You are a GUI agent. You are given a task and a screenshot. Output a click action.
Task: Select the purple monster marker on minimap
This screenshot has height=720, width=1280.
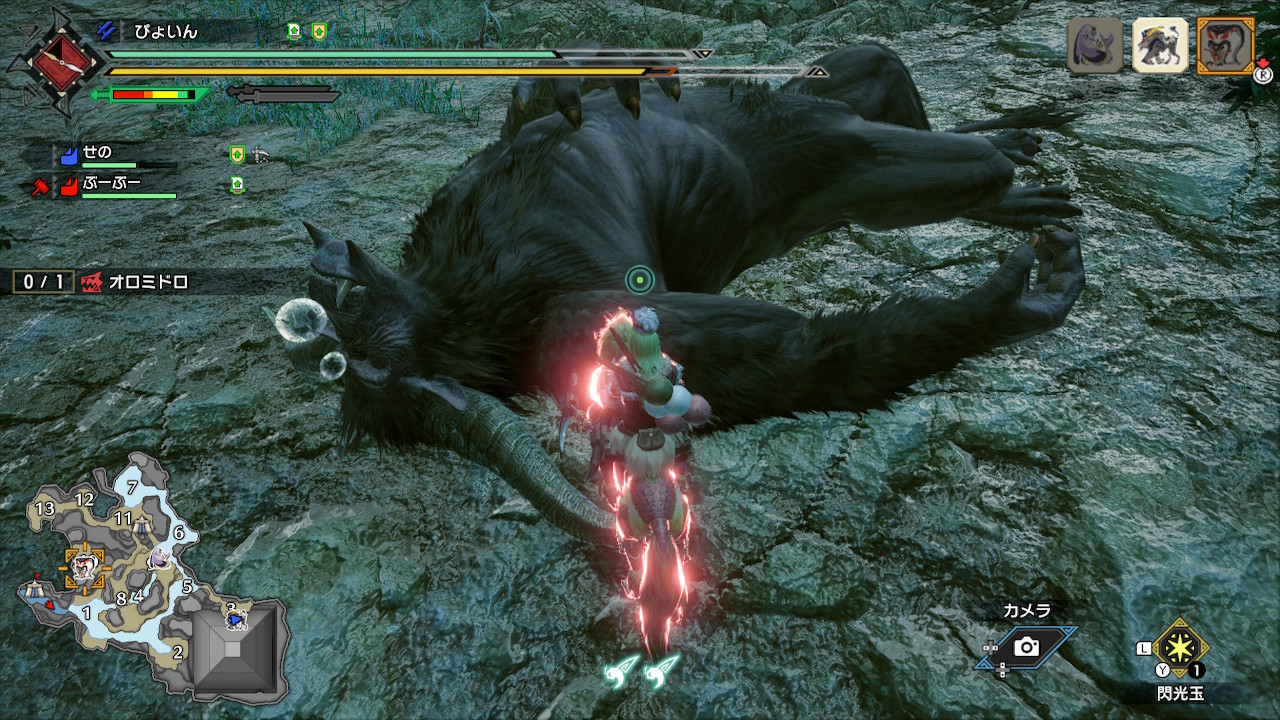[x=160, y=558]
